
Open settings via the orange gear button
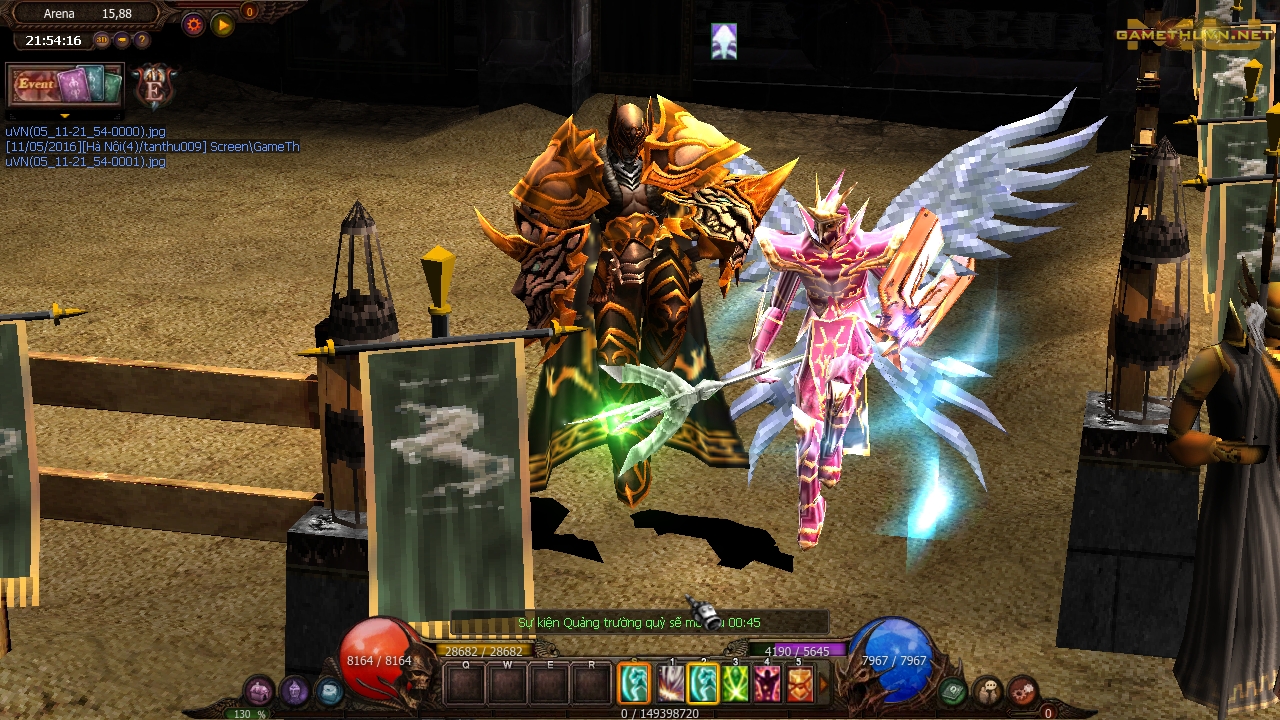[x=194, y=25]
